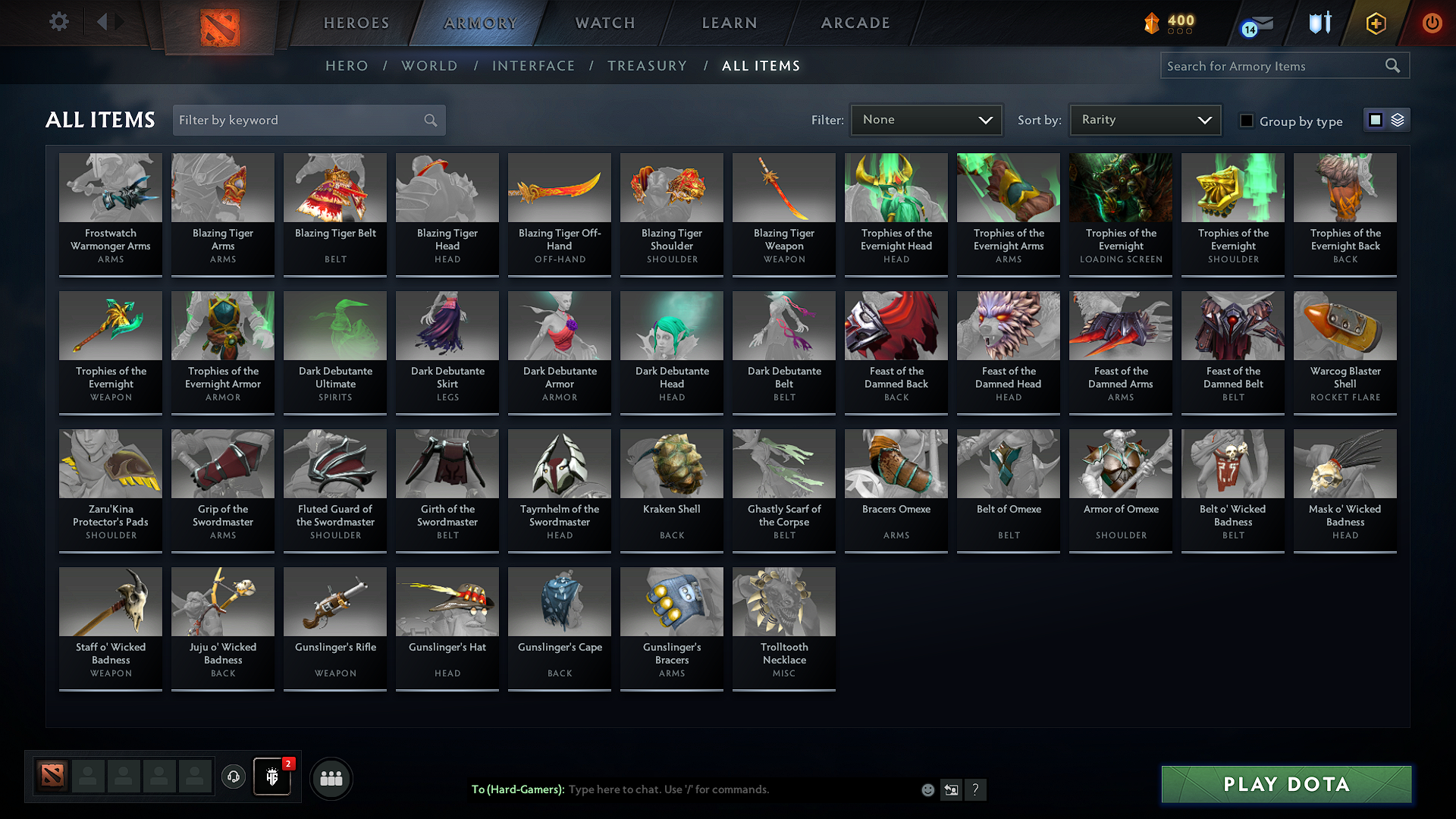The width and height of the screenshot is (1456, 819).
Task: Click the shield and sword armory icon
Action: tap(1319, 23)
